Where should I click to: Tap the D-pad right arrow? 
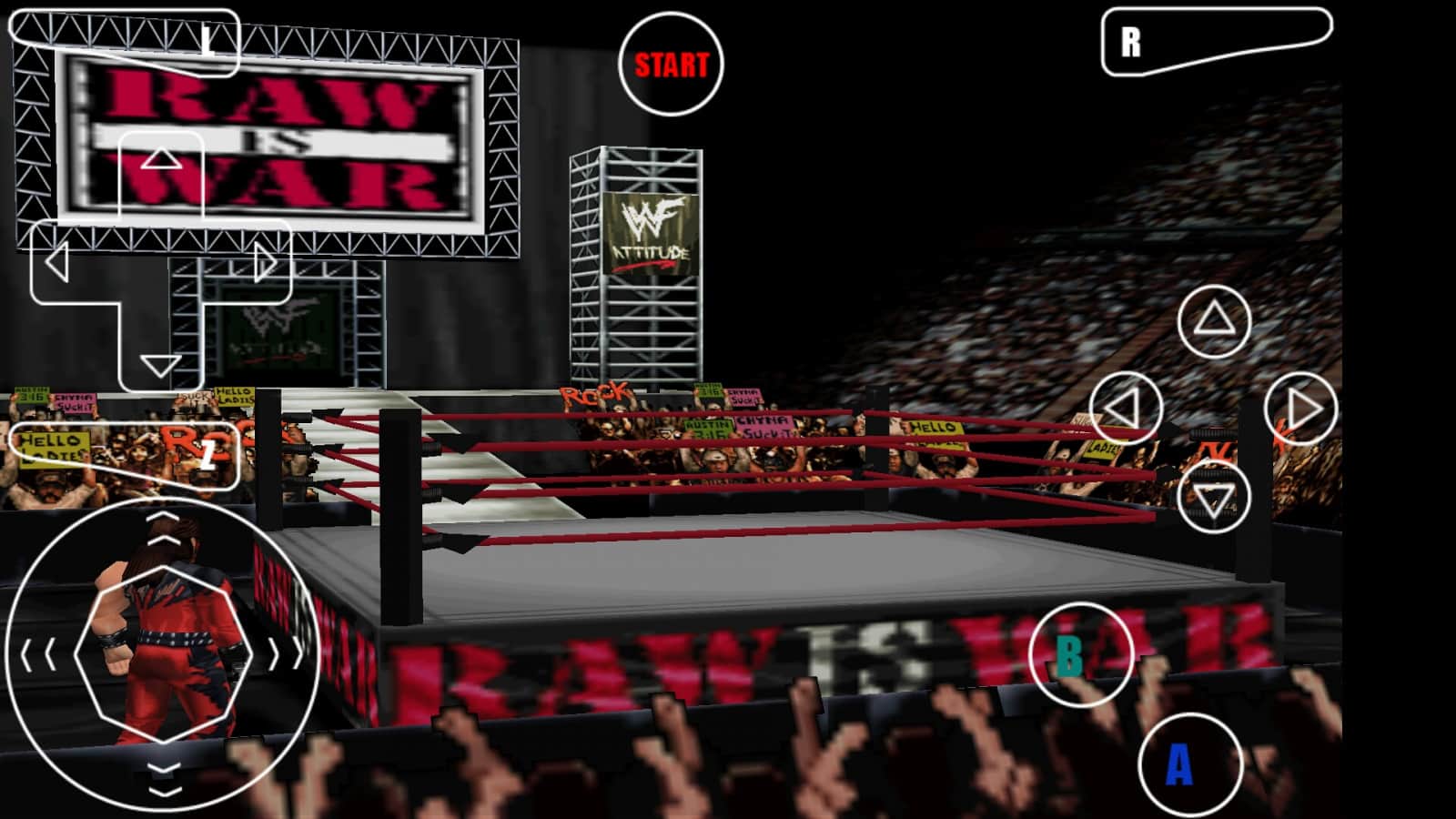266,264
